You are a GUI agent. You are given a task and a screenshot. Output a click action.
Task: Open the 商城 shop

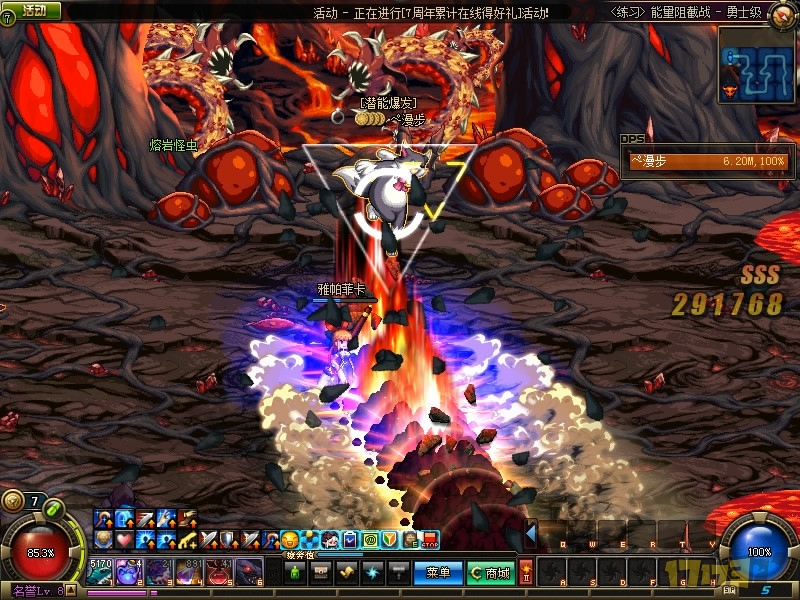click(490, 573)
